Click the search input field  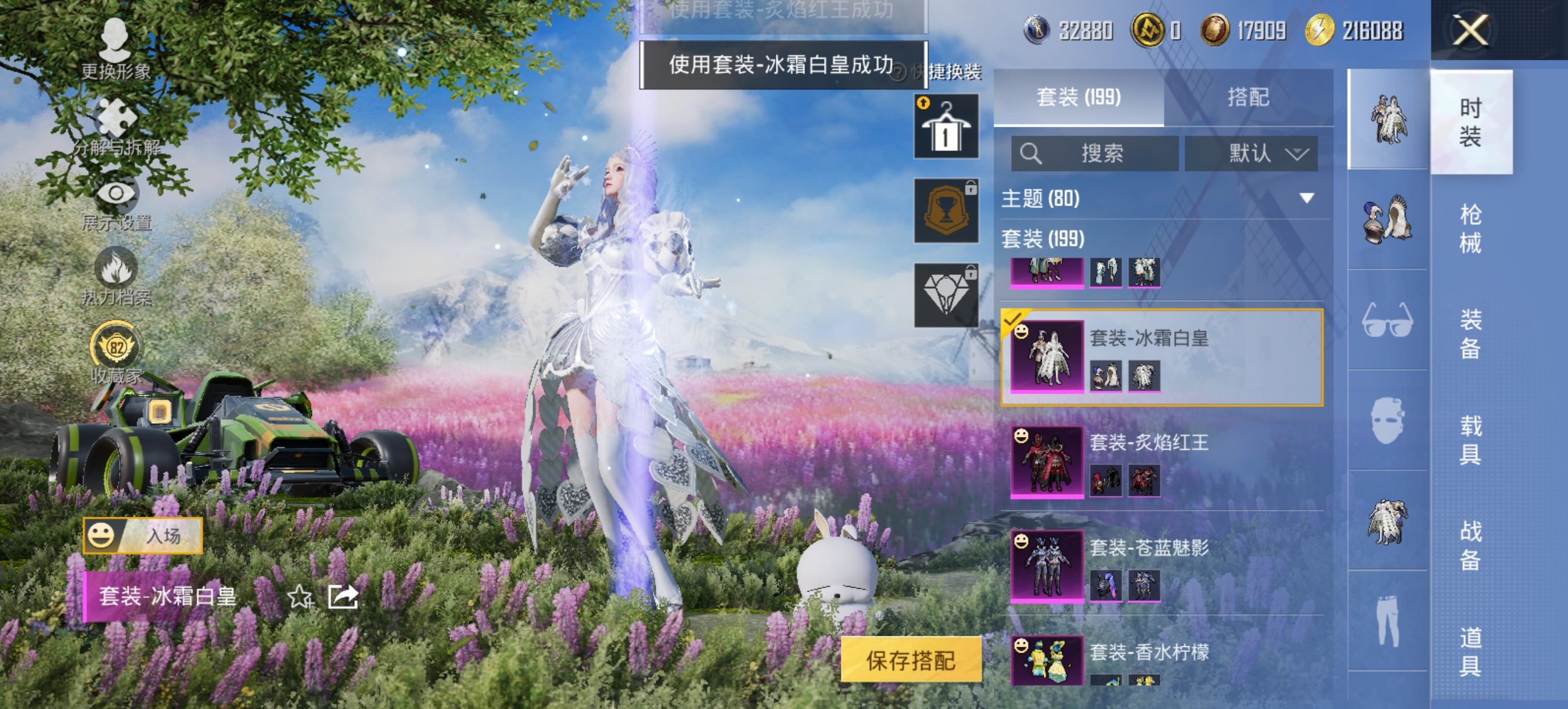1096,154
